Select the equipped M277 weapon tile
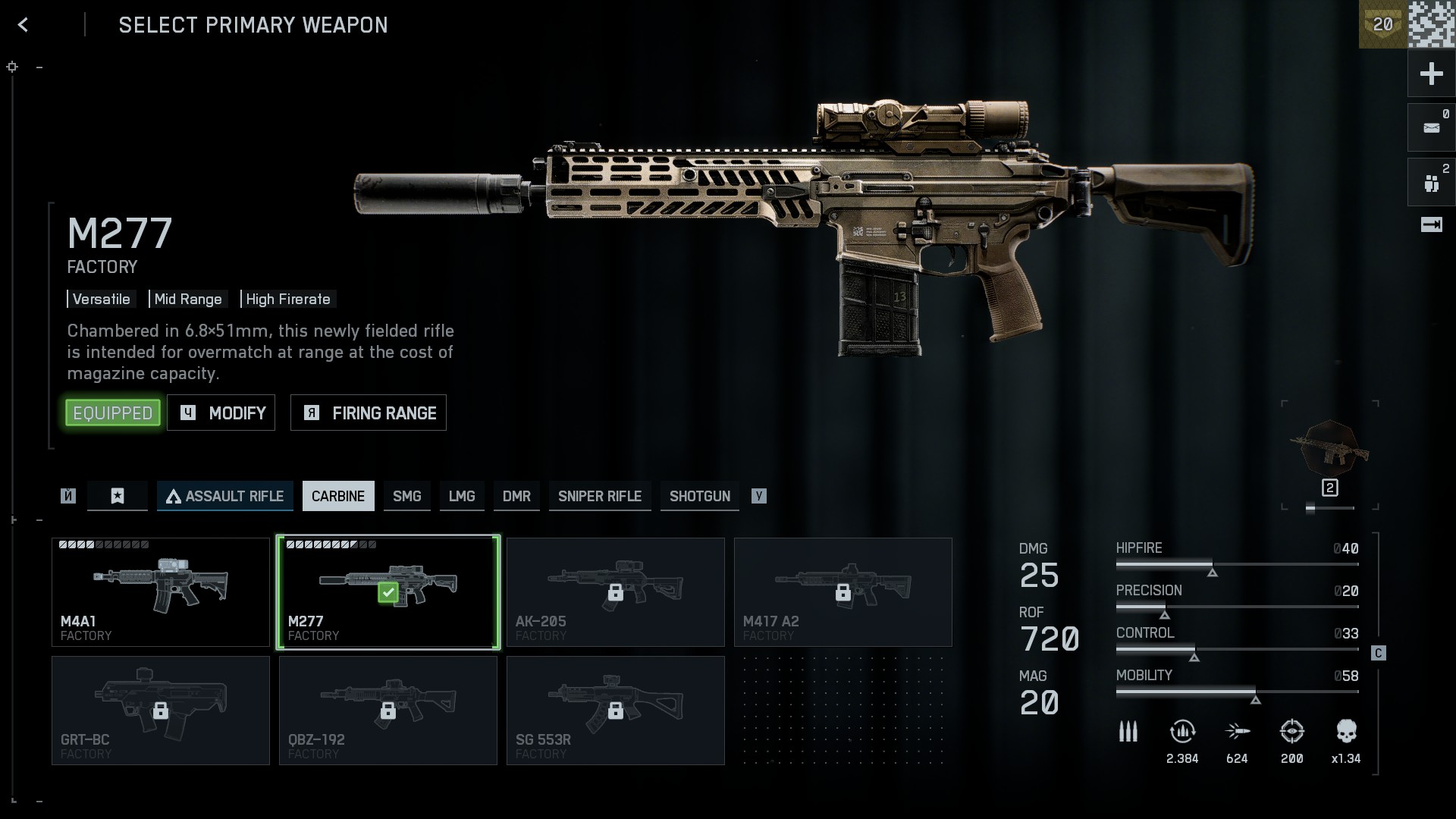This screenshot has width=1456, height=819. (388, 592)
